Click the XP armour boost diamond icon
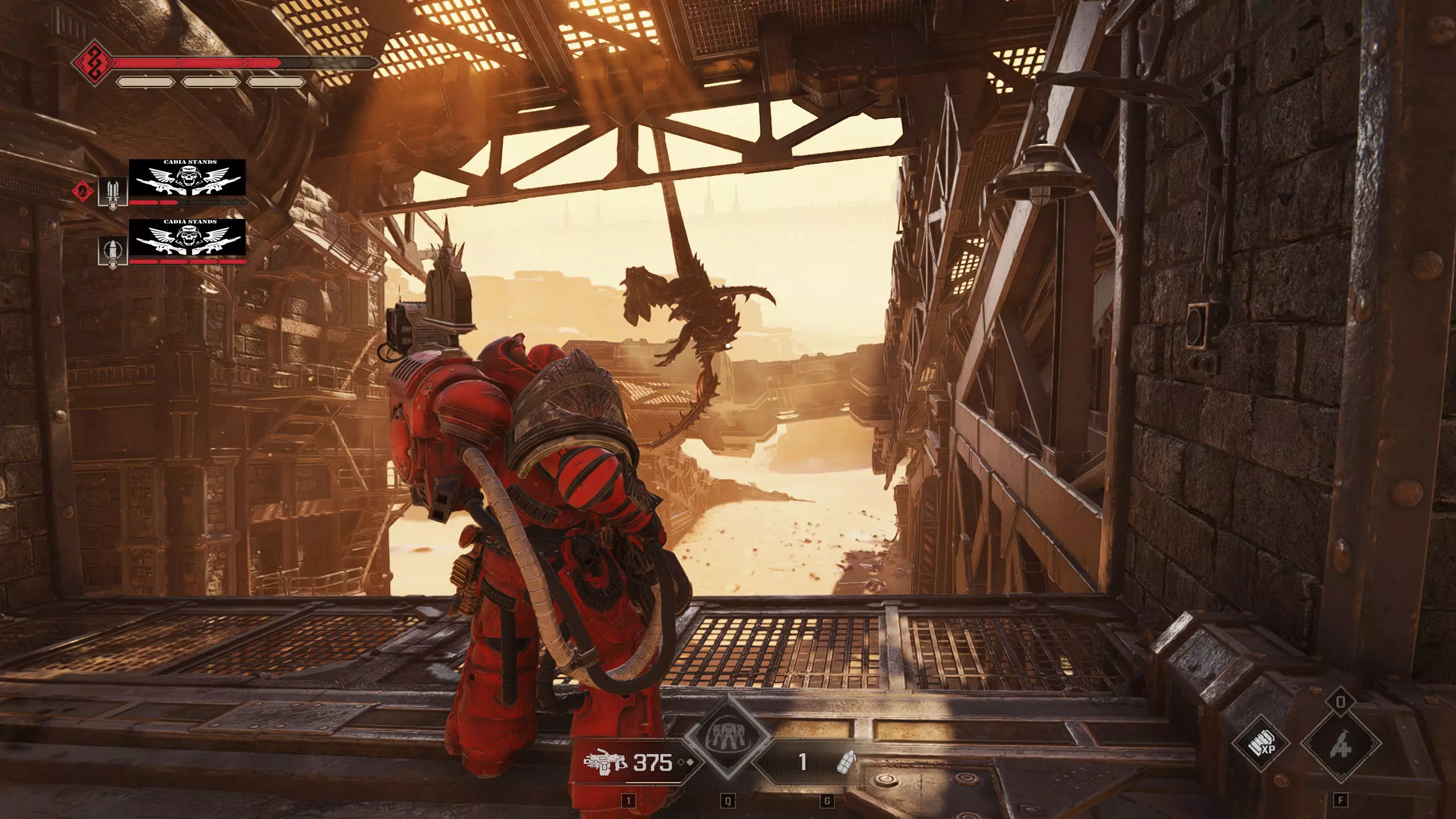The height and width of the screenshot is (819, 1456). pyautogui.click(x=1261, y=744)
